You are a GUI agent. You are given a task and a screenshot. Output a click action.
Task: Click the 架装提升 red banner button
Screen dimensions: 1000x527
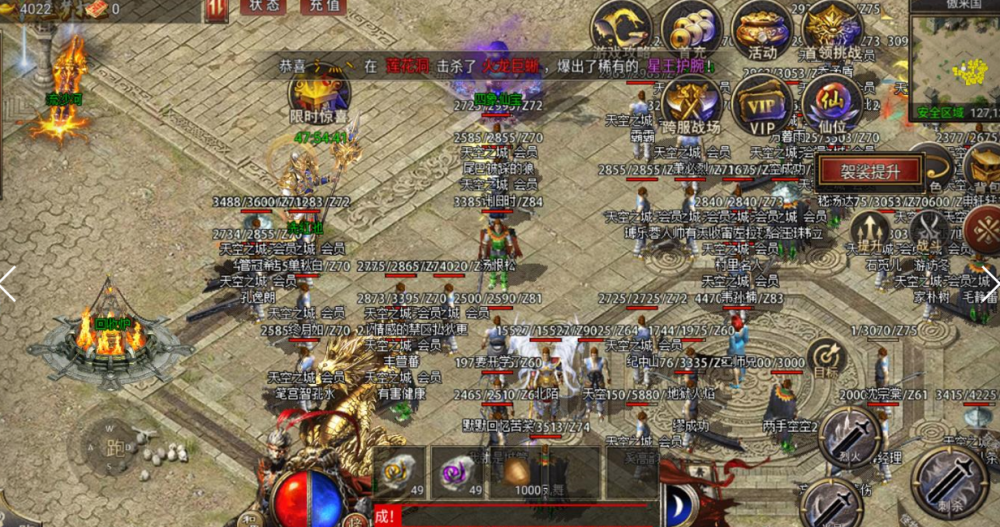point(869,171)
